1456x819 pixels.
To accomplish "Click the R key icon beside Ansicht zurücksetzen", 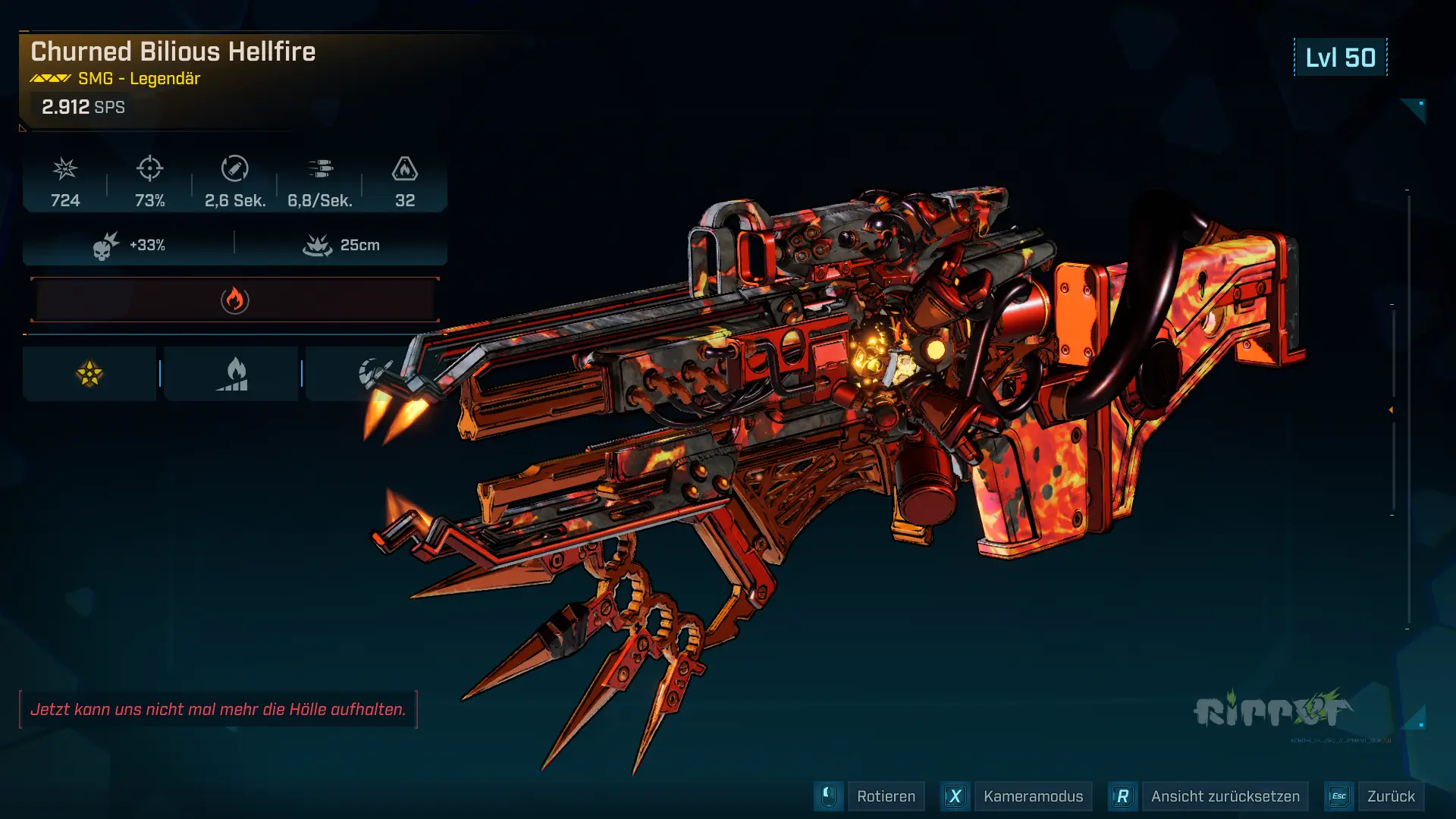I will 1123,796.
